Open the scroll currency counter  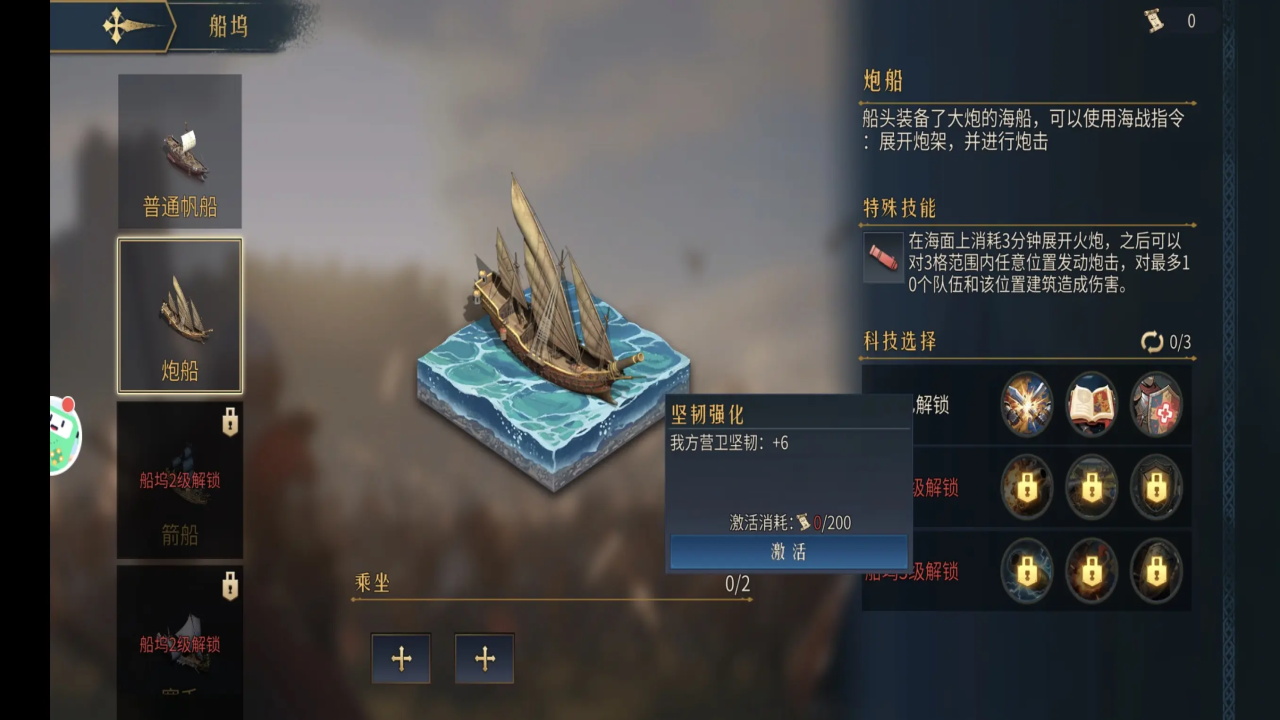1172,21
